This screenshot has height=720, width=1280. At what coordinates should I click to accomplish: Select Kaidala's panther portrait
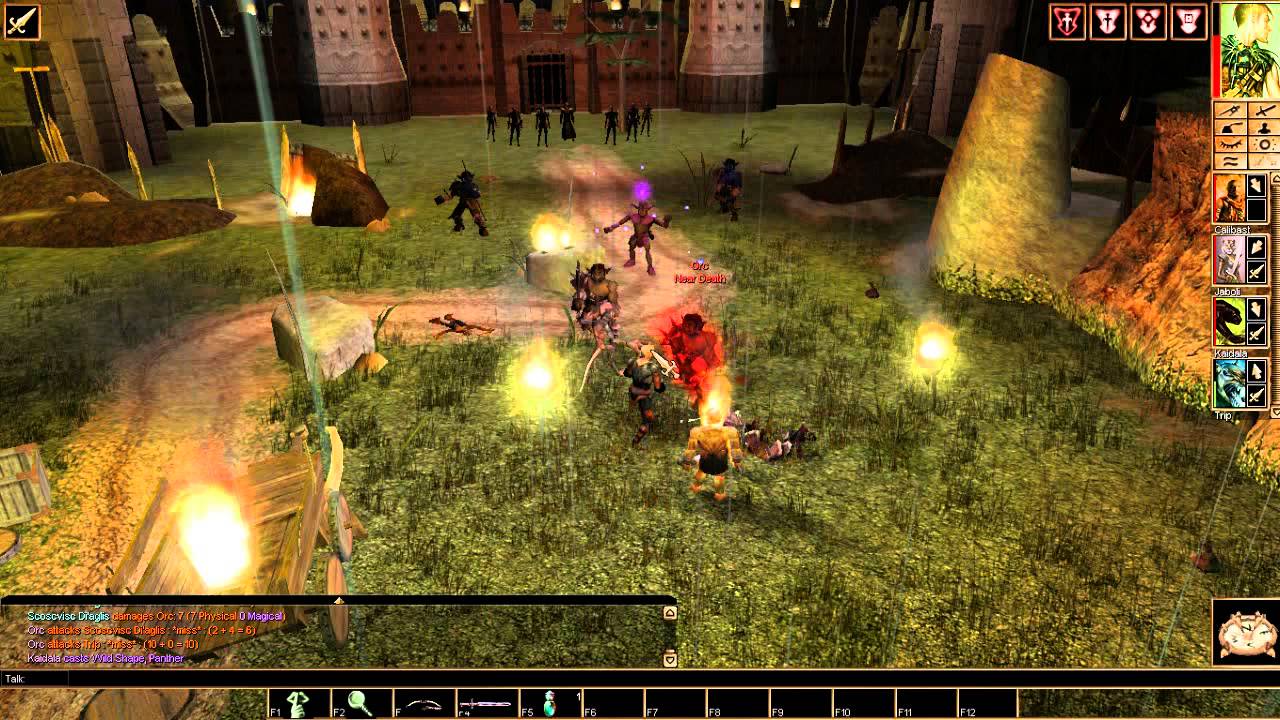pos(1228,322)
